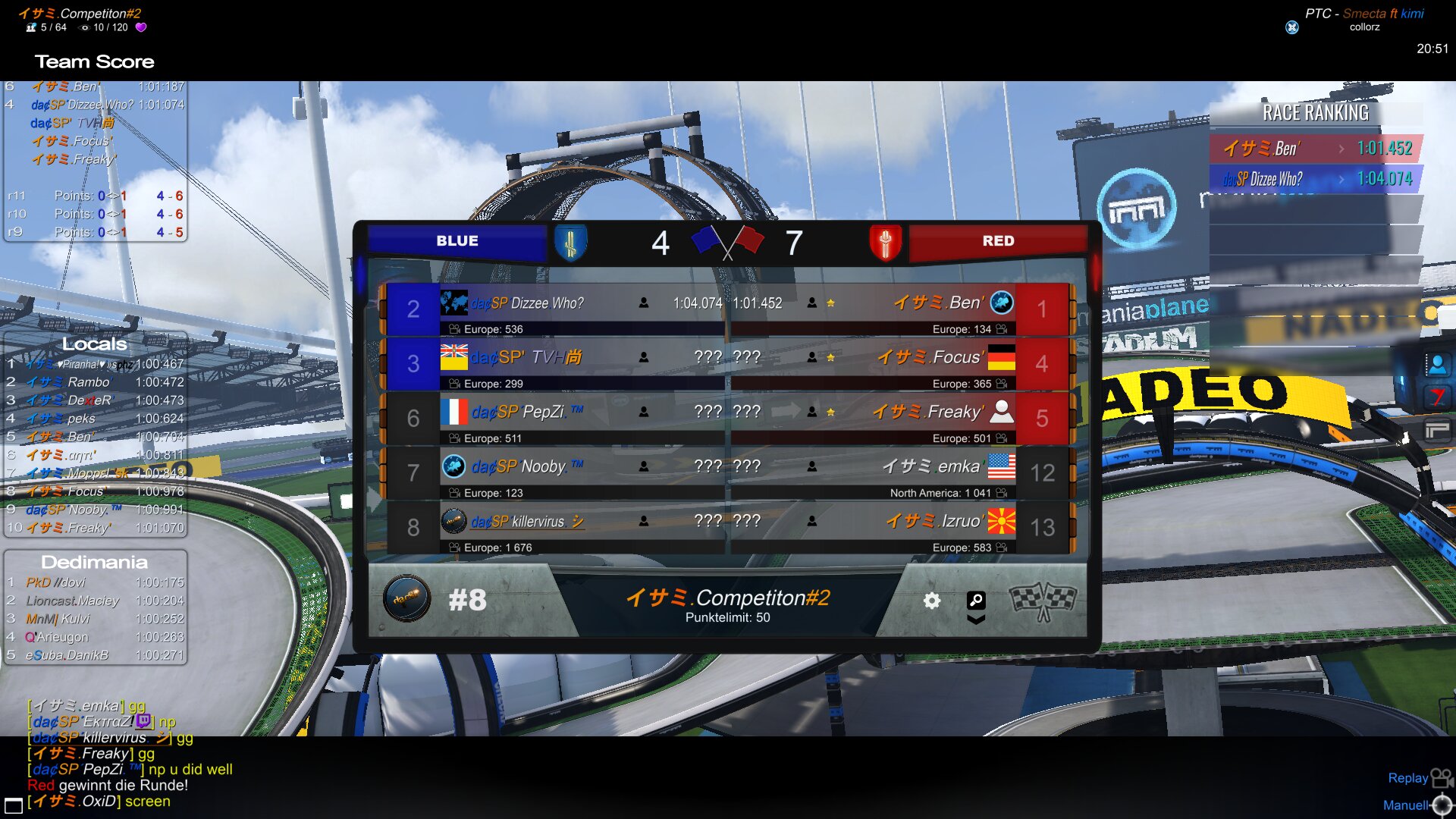Click the red flag sidebar icon
The width and height of the screenshot is (1456, 819).
[1436, 397]
